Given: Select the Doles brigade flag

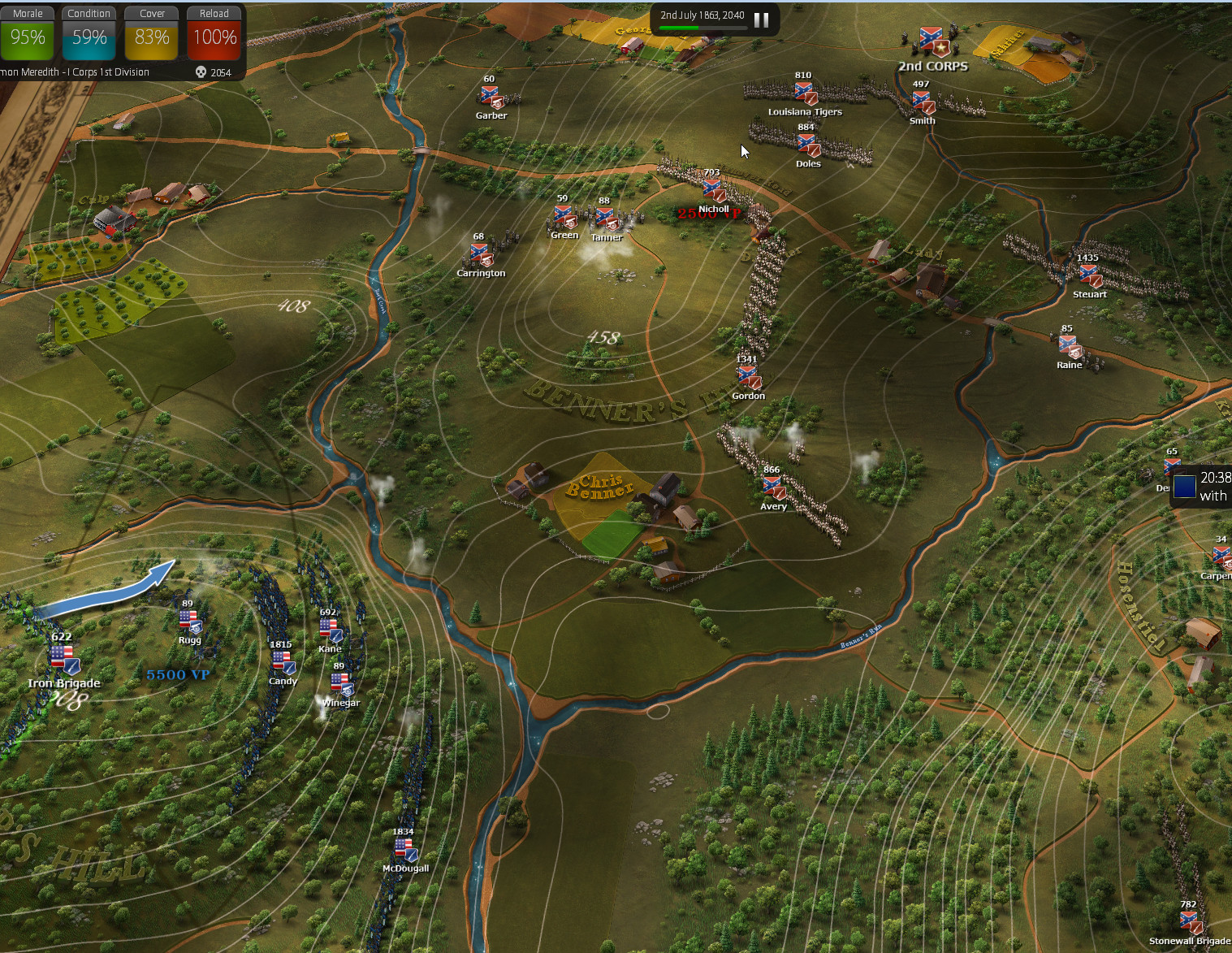Looking at the screenshot, I should [808, 145].
